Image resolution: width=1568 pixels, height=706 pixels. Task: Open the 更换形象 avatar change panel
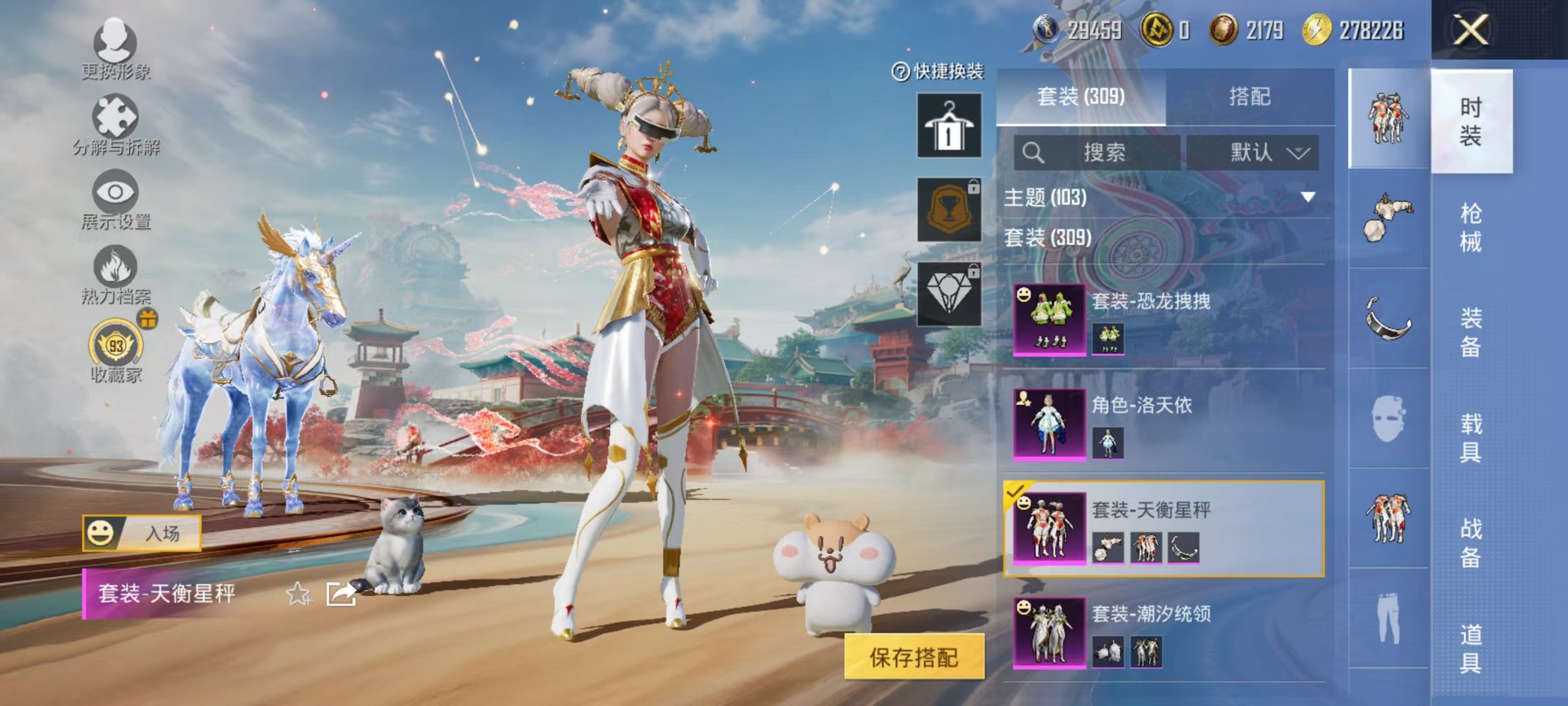coord(115,49)
